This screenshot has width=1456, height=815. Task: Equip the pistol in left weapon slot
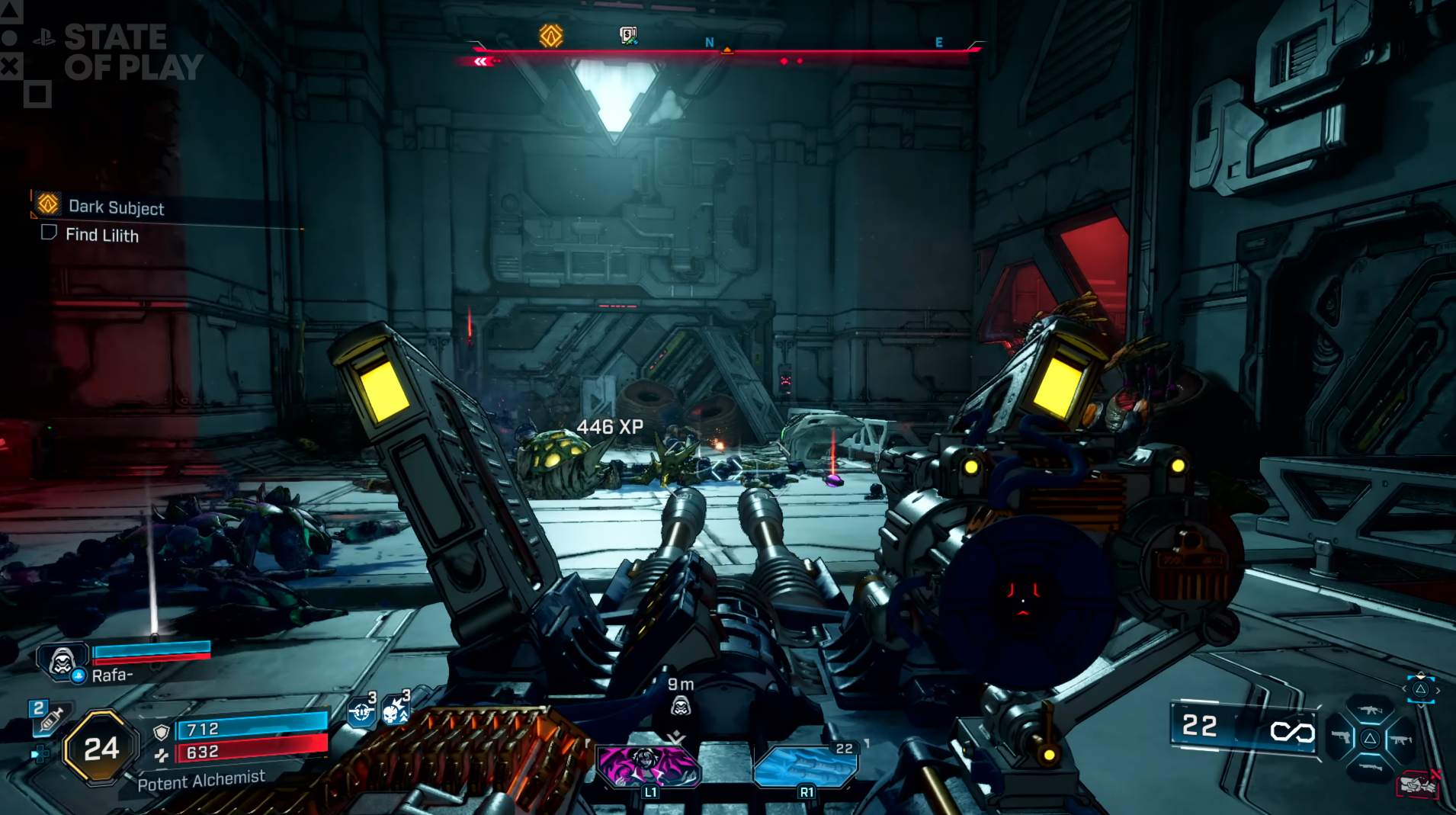point(1340,738)
